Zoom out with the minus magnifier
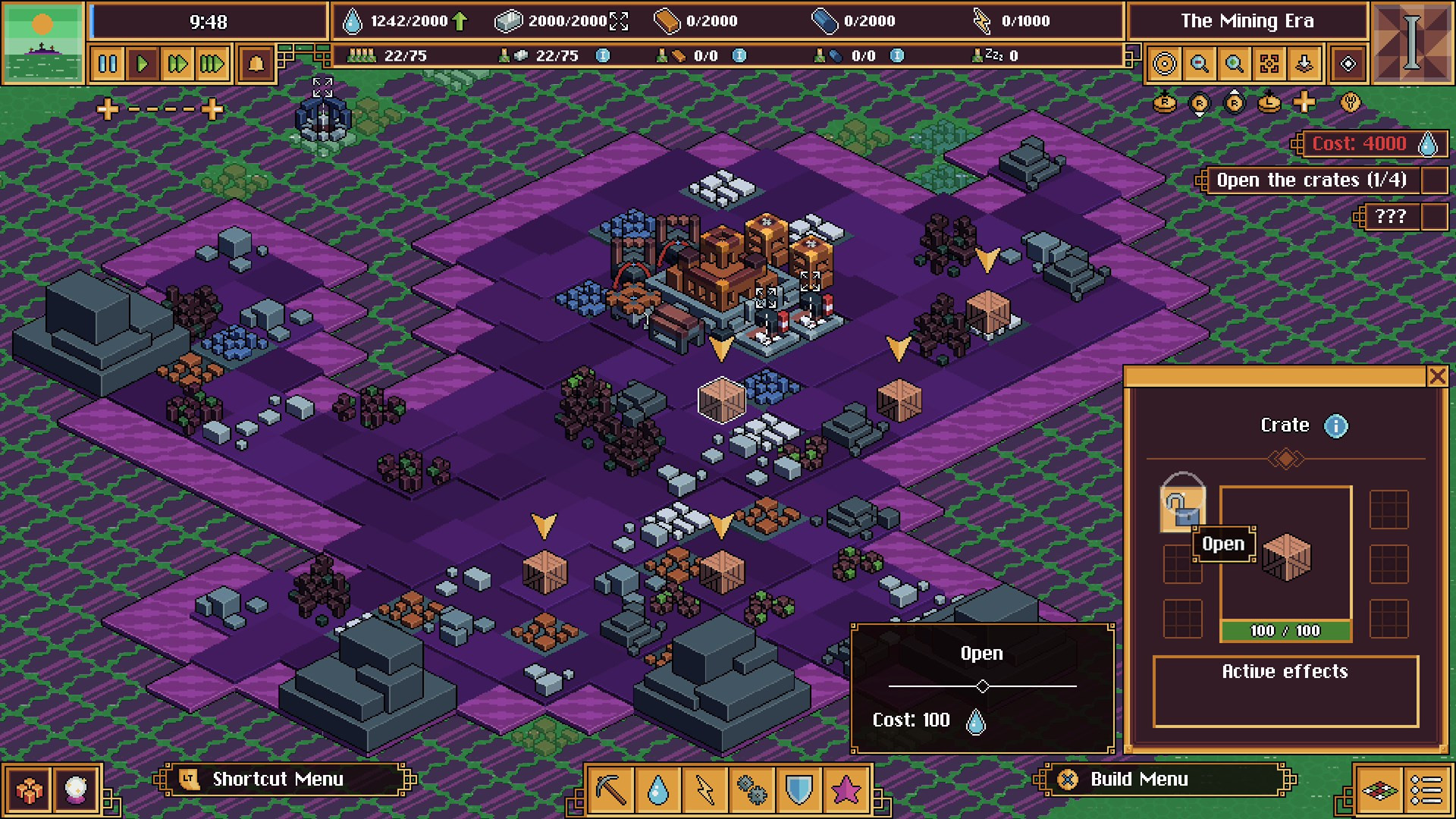 click(x=1200, y=64)
